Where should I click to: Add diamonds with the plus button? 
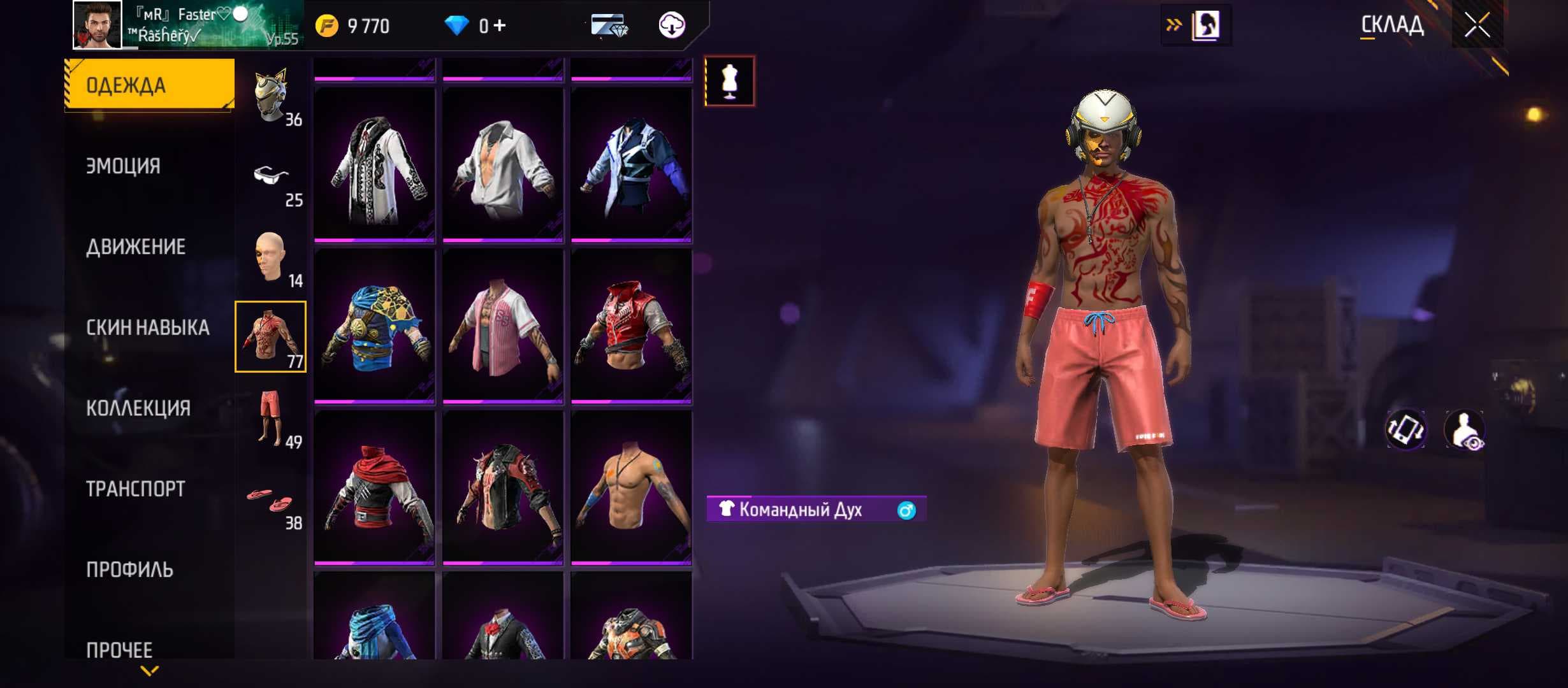pyautogui.click(x=500, y=25)
